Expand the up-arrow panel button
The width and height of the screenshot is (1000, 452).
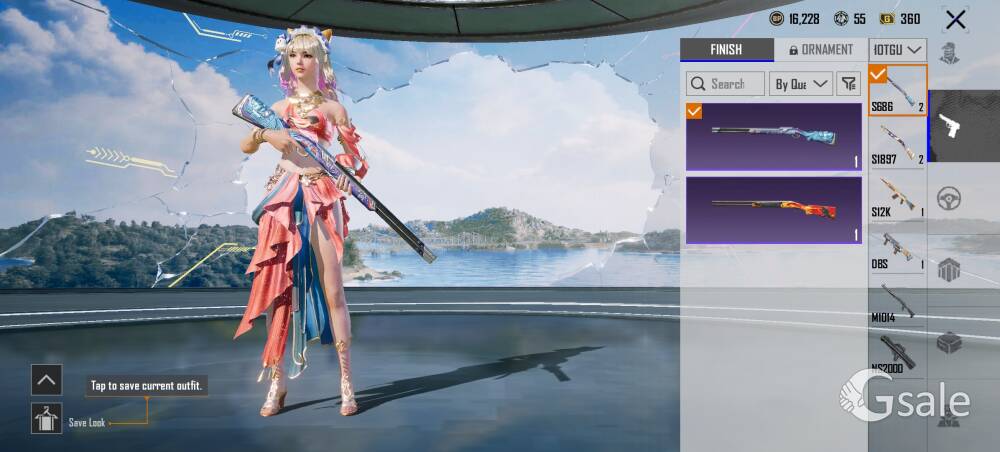pyautogui.click(x=46, y=380)
